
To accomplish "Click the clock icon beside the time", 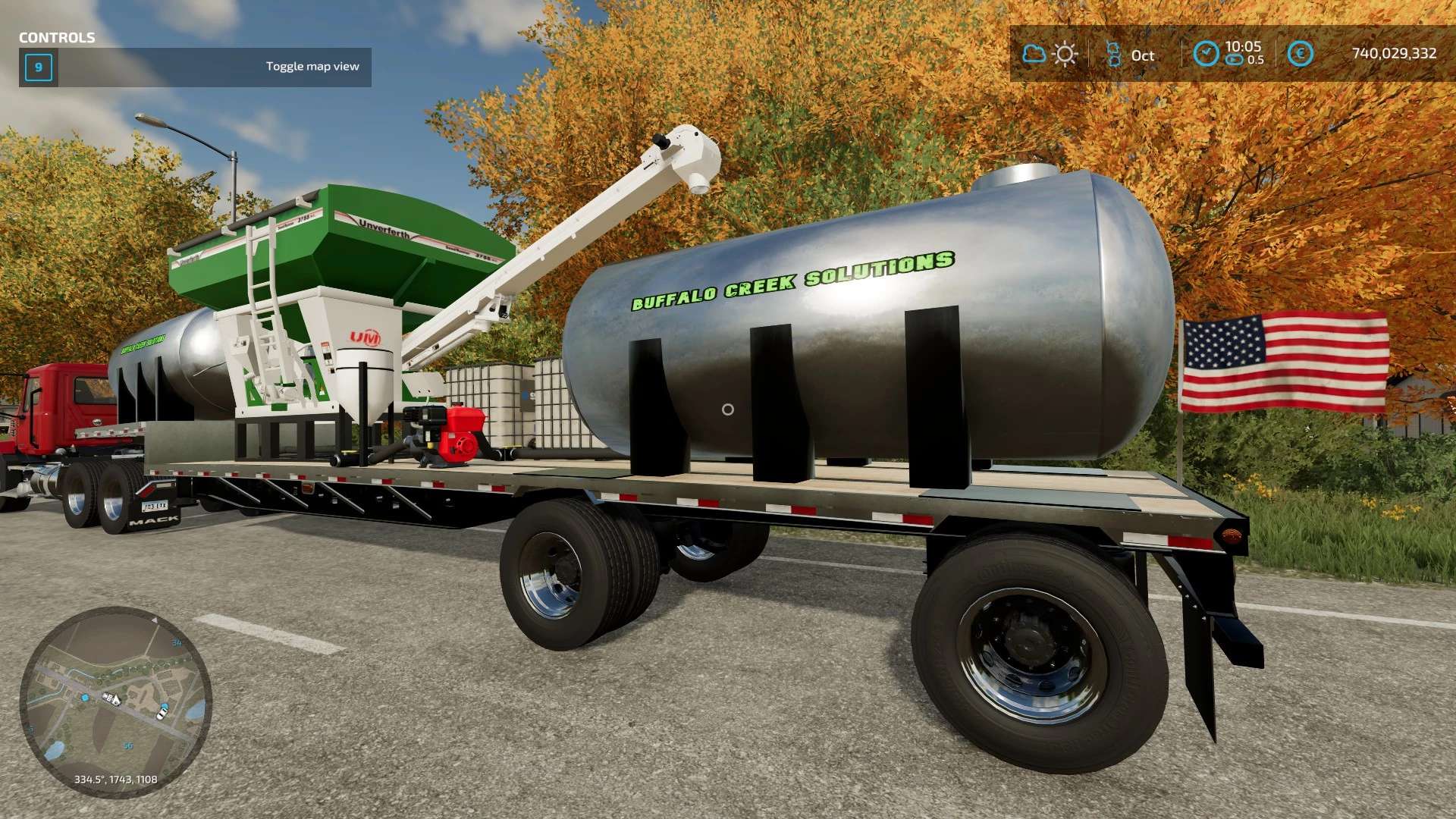I will point(1205,54).
